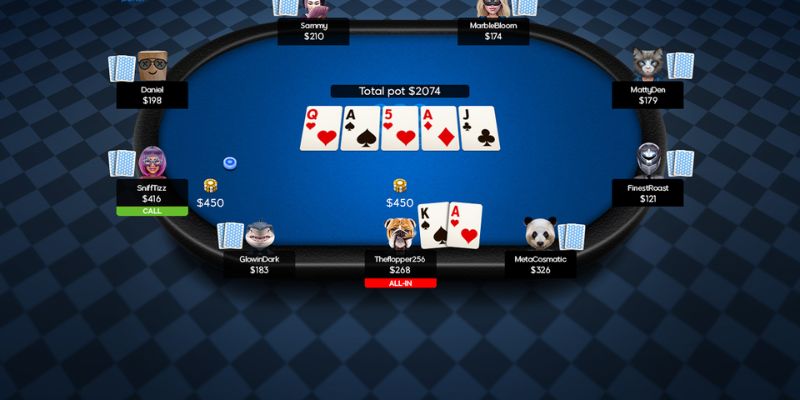Click Theflopper256's bulldog avatar
Screen dimensions: 800x400
pyautogui.click(x=400, y=233)
